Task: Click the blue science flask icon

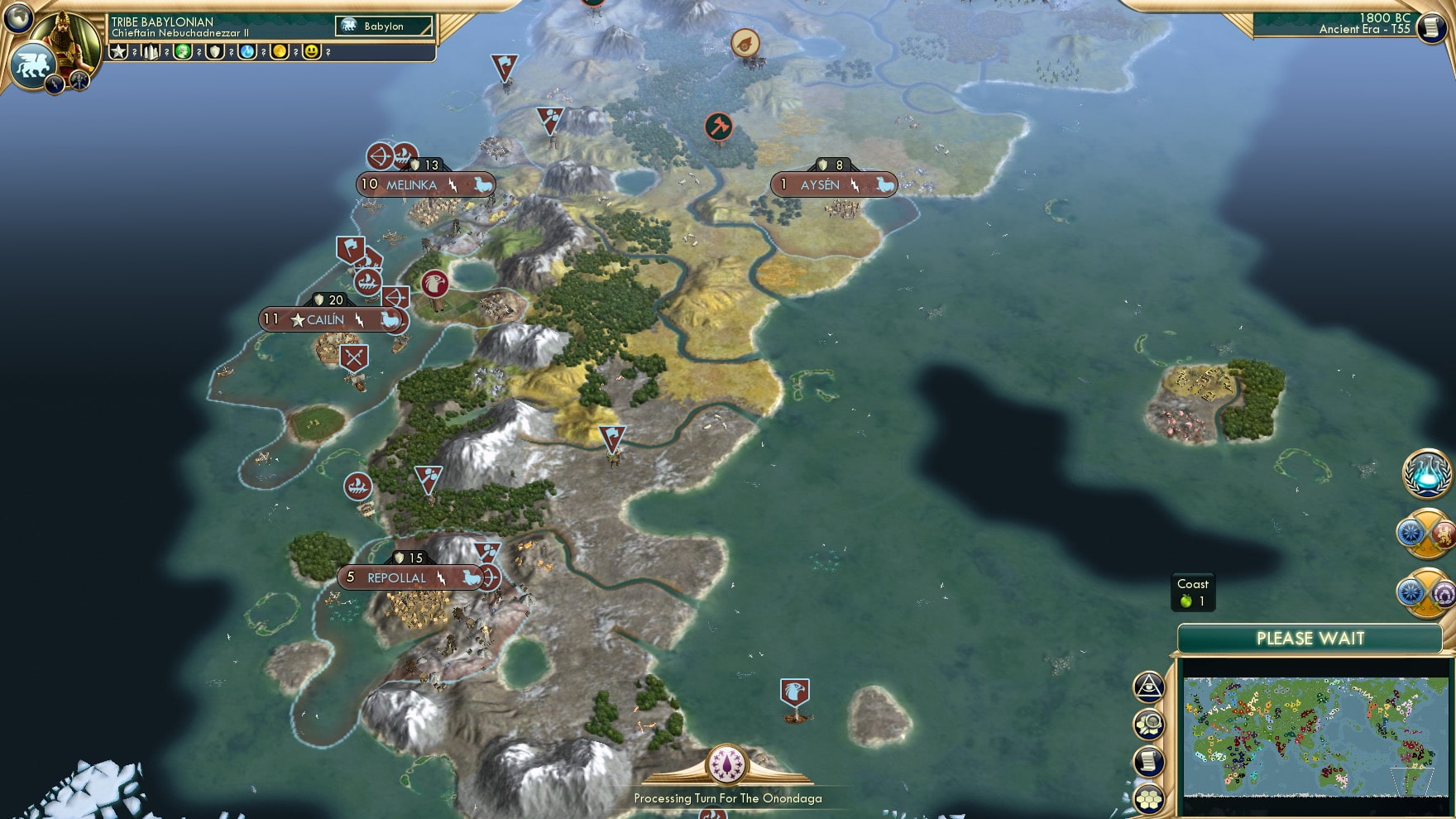Action: (x=247, y=51)
